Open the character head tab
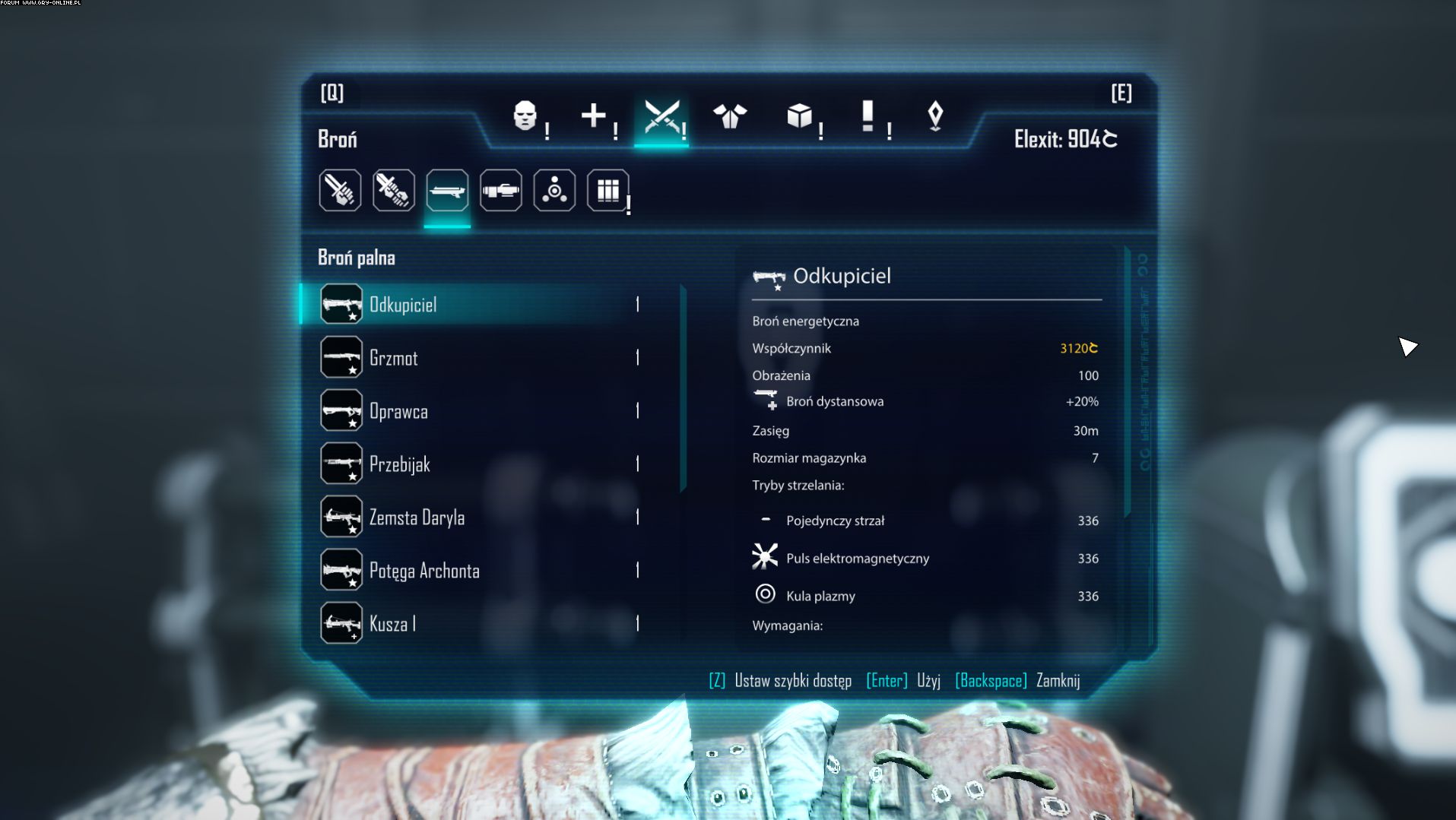 [x=525, y=116]
